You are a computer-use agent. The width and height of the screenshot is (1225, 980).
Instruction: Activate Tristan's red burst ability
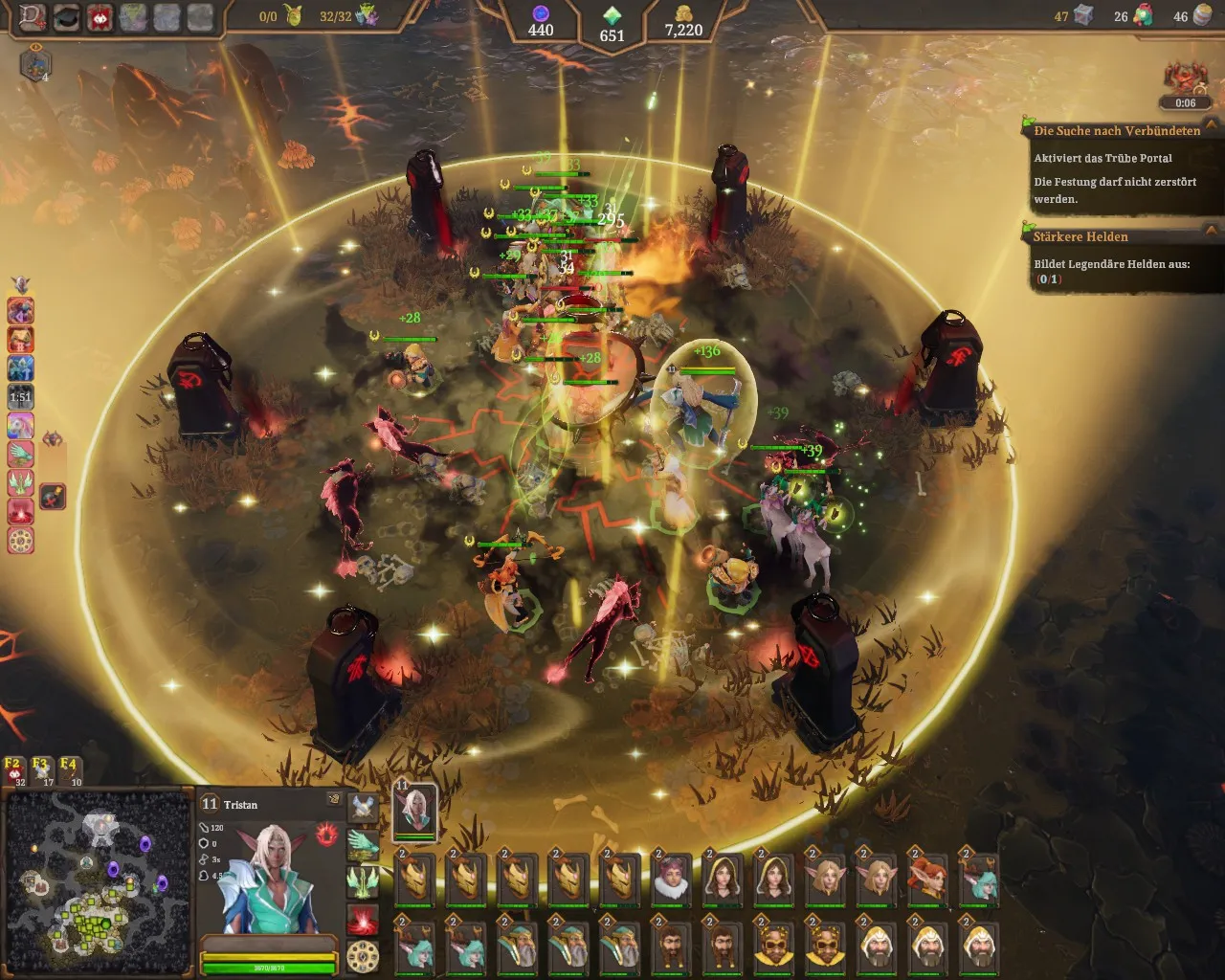click(x=363, y=921)
